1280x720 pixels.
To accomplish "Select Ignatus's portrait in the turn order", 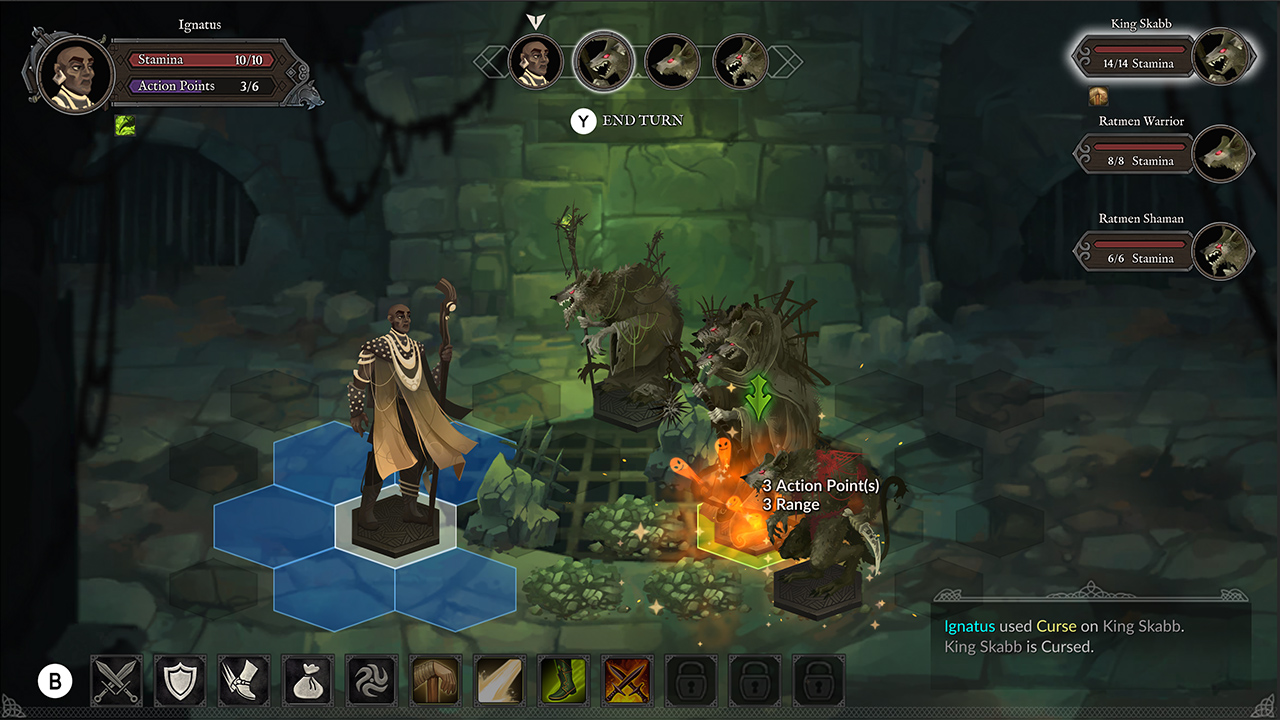I will (536, 61).
